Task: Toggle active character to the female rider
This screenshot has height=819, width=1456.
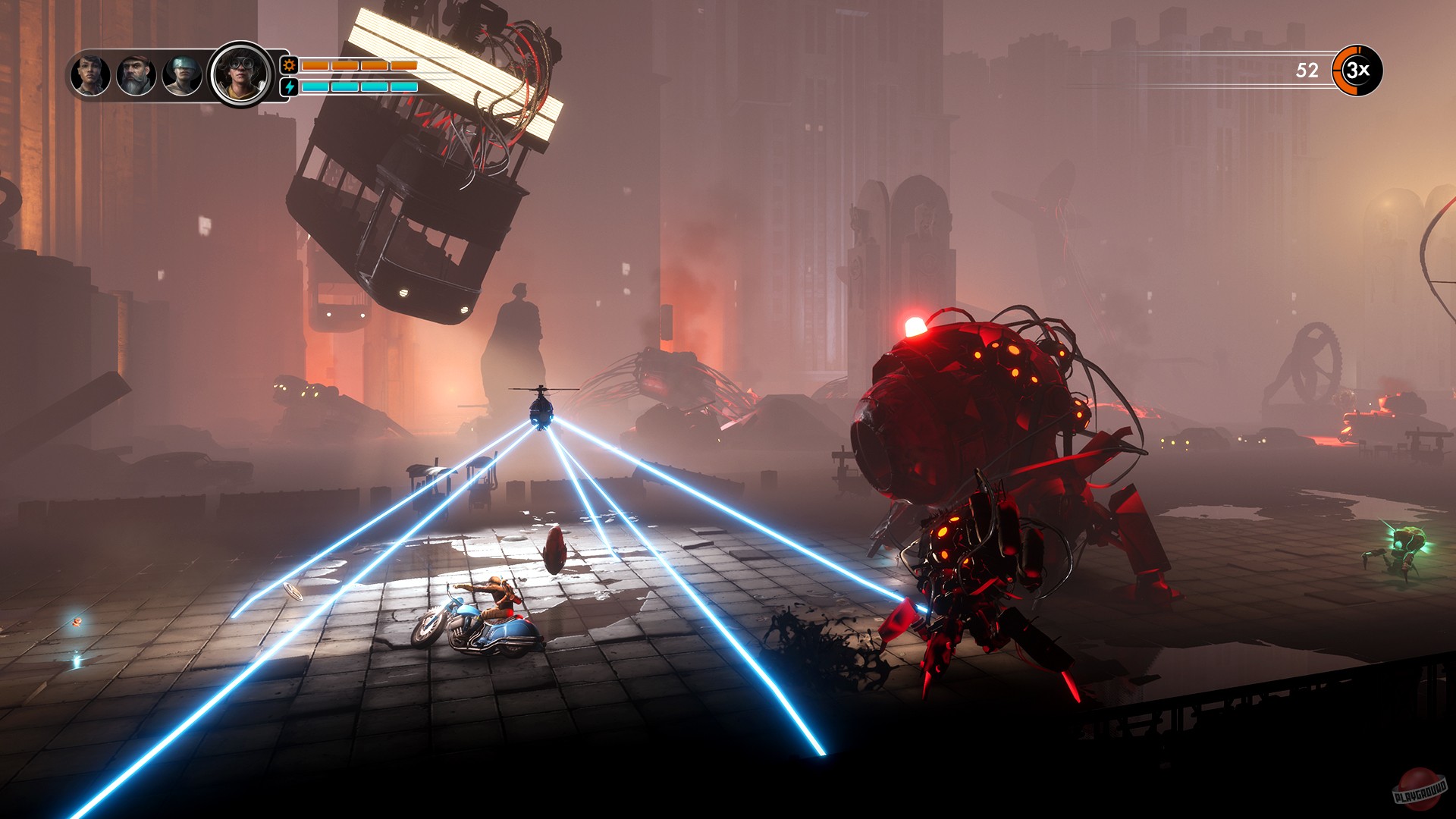Action: (90, 76)
